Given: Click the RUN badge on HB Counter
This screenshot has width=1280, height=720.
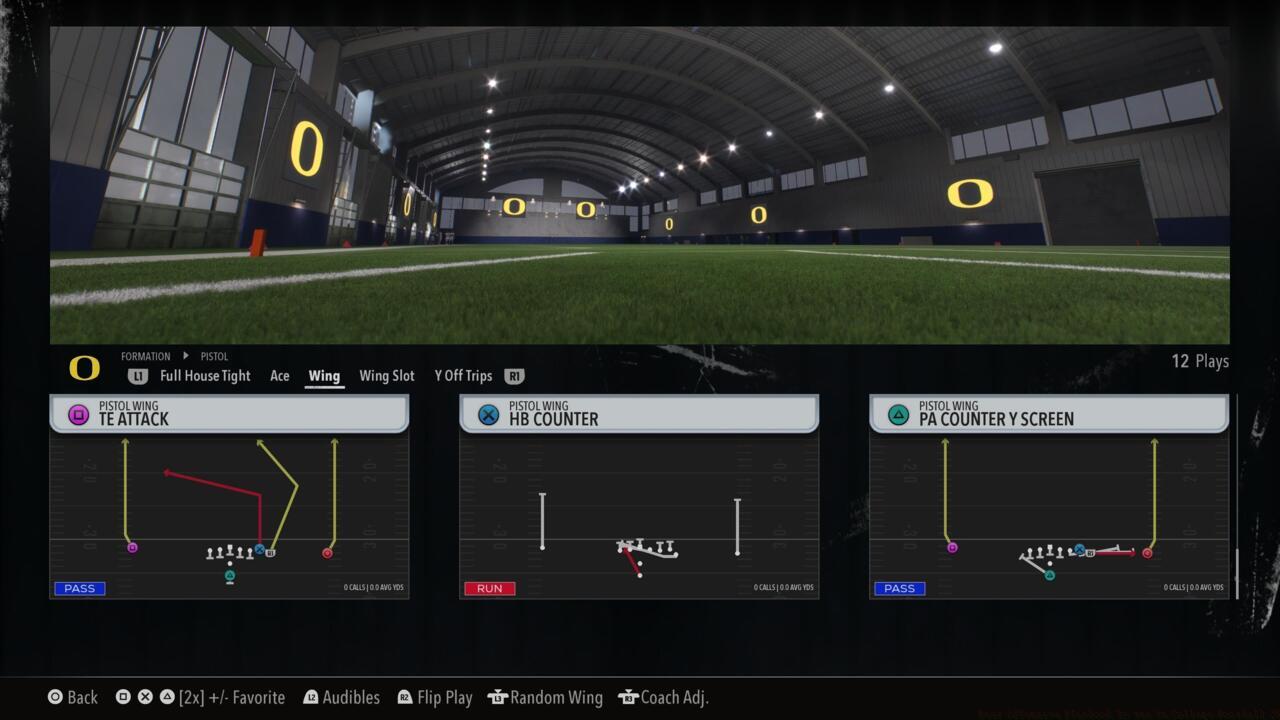Looking at the screenshot, I should click(489, 588).
